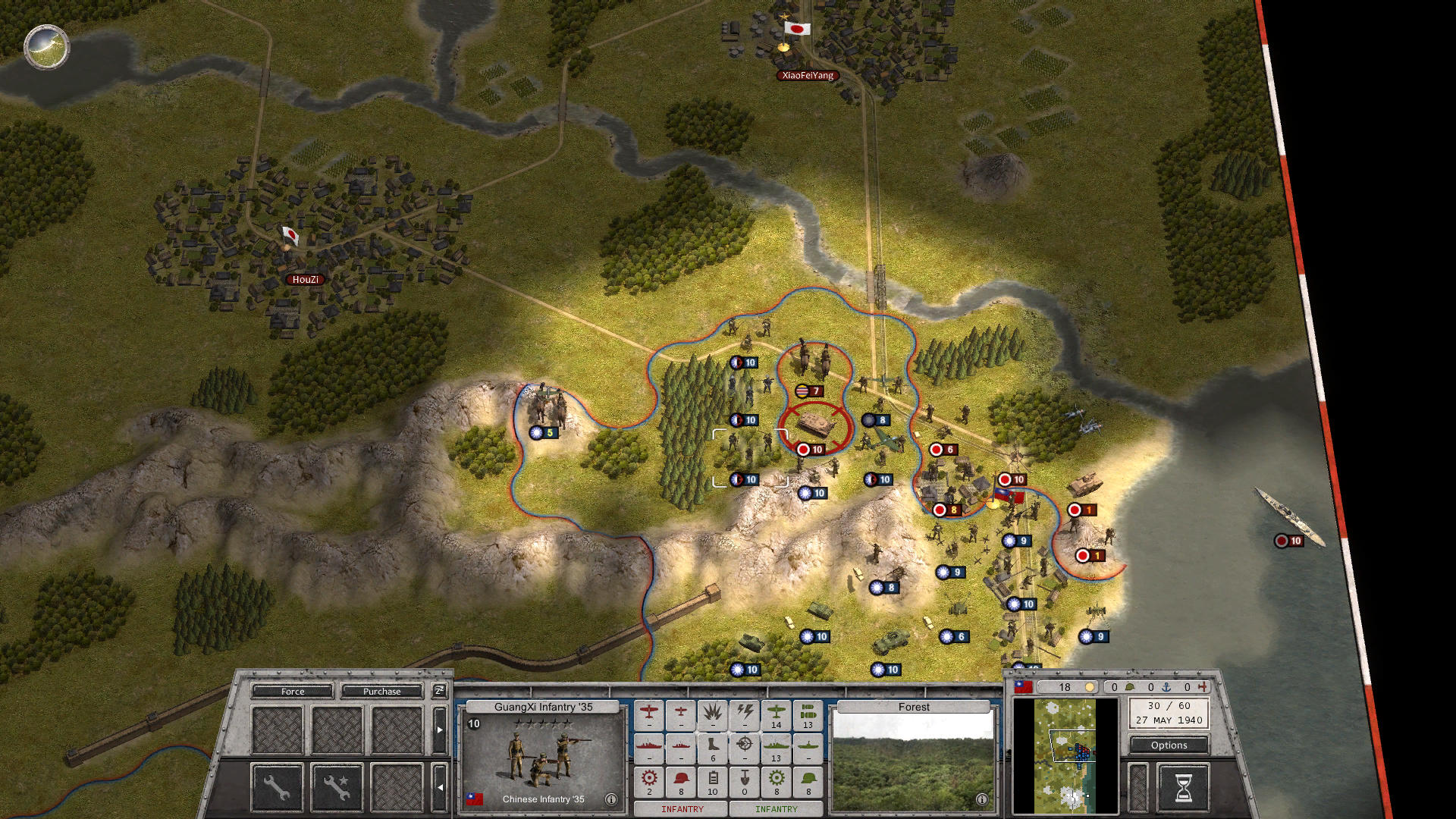Open the Purchase screen
Screen dimensions: 1456x819
pyautogui.click(x=383, y=691)
